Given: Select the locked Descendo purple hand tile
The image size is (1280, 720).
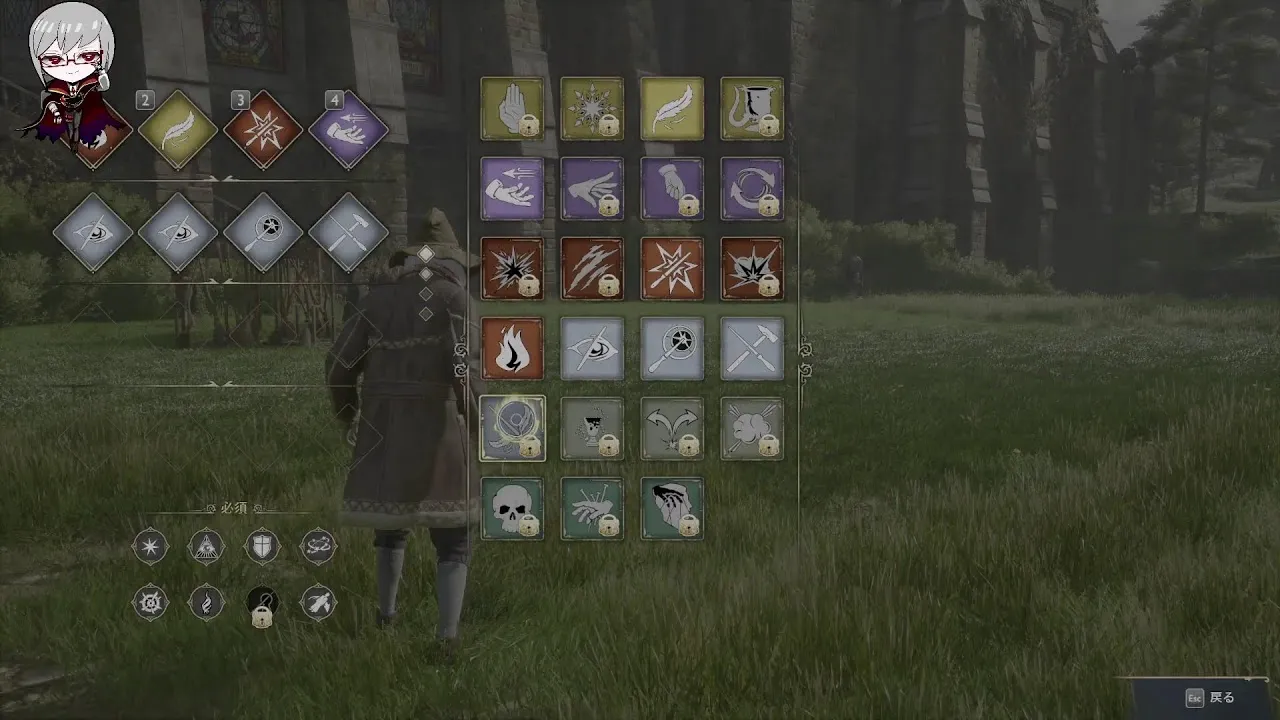Looking at the screenshot, I should pyautogui.click(x=672, y=189).
